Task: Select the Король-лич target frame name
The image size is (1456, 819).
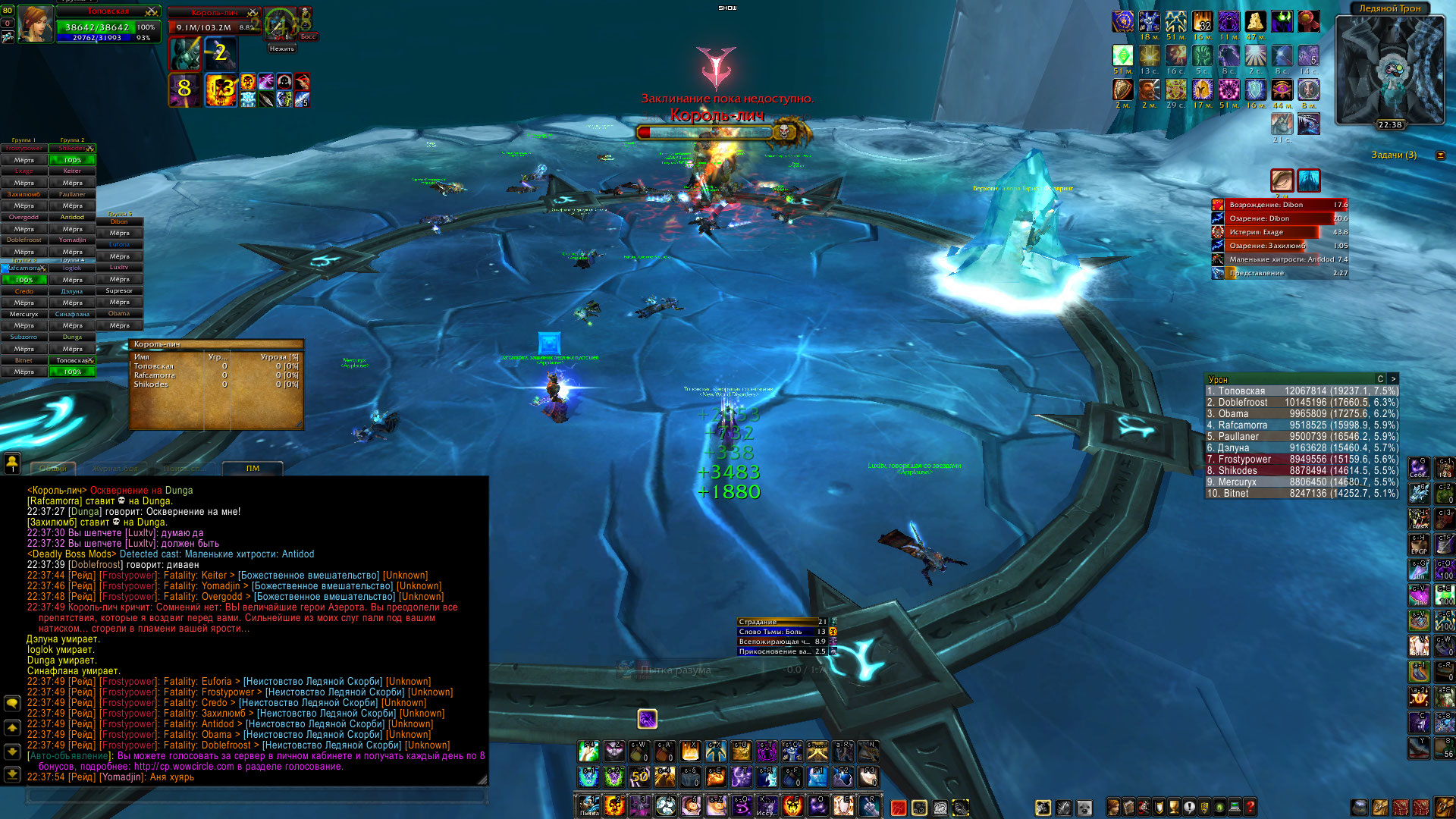Action: 215,13
